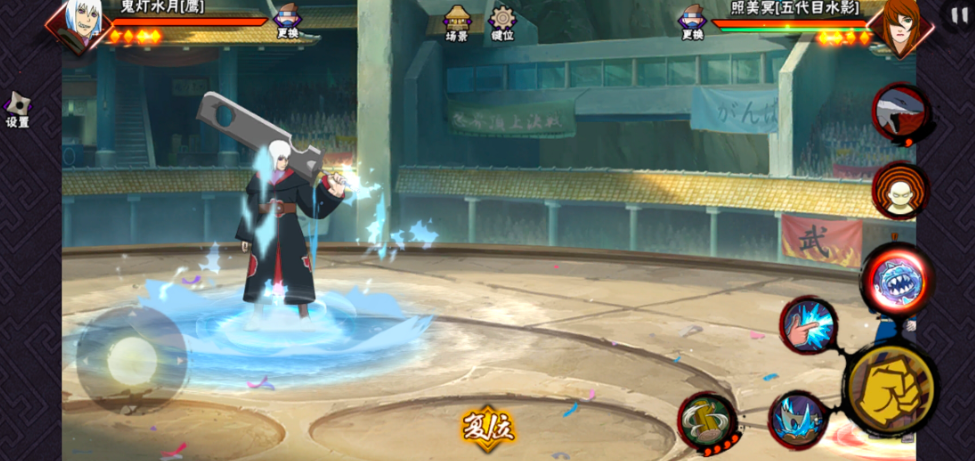Open the 键位 key layout settings

click(x=502, y=22)
